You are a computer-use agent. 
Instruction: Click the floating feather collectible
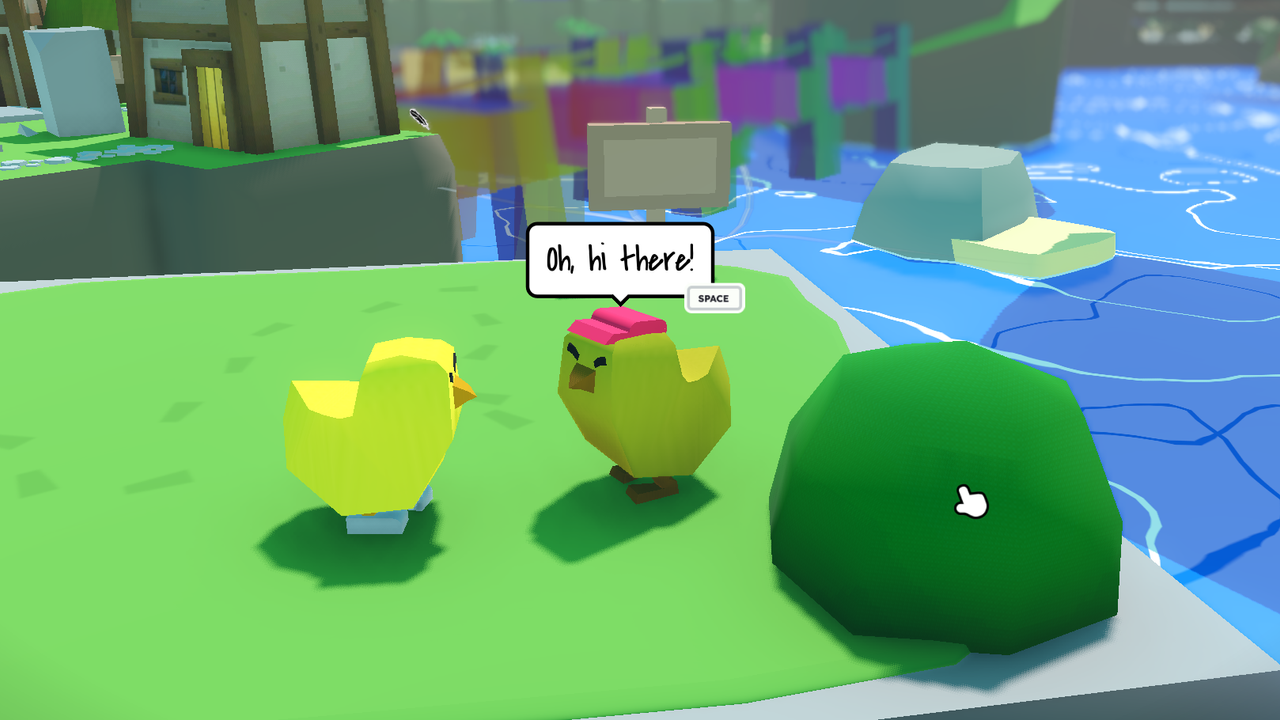click(x=419, y=117)
